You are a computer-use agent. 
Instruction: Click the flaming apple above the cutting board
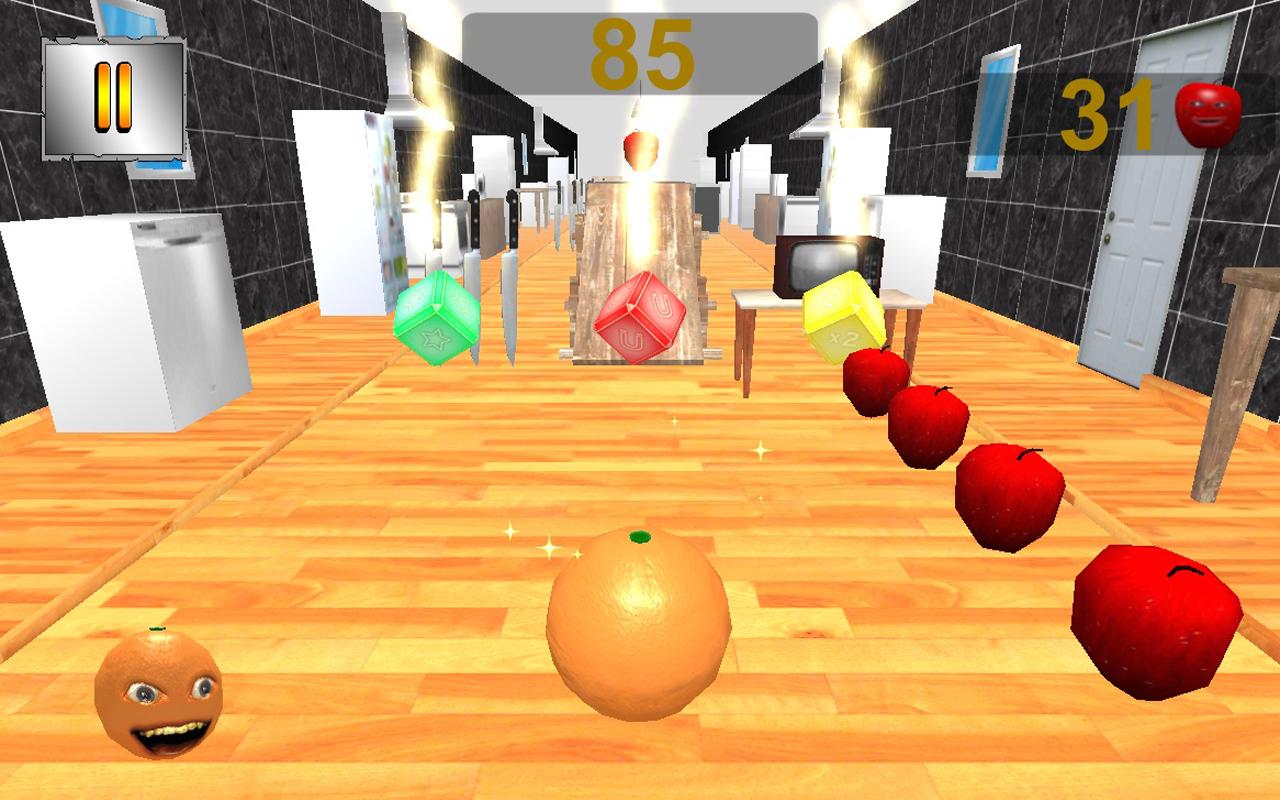click(x=640, y=150)
